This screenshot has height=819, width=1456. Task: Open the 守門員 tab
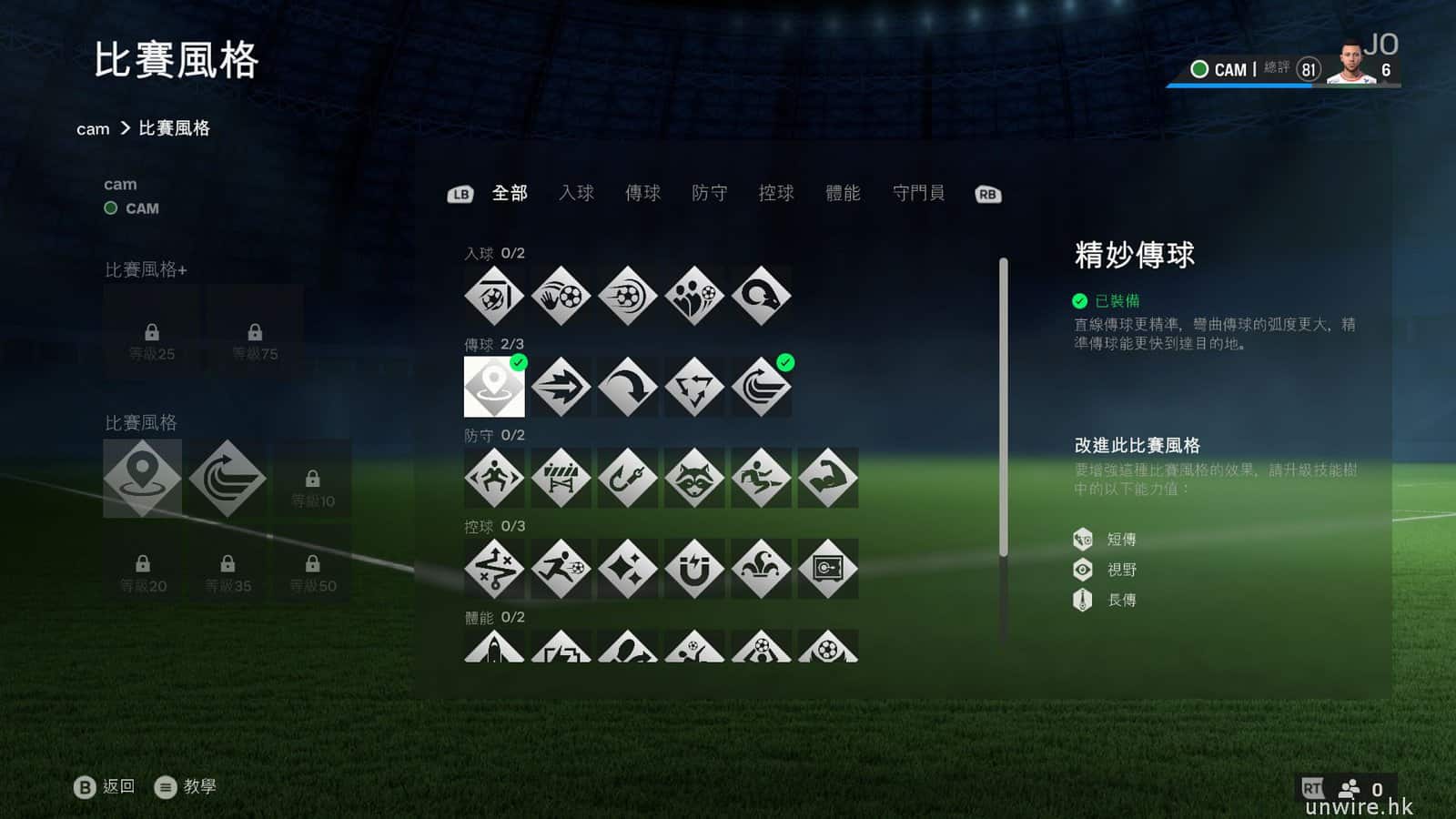918,193
